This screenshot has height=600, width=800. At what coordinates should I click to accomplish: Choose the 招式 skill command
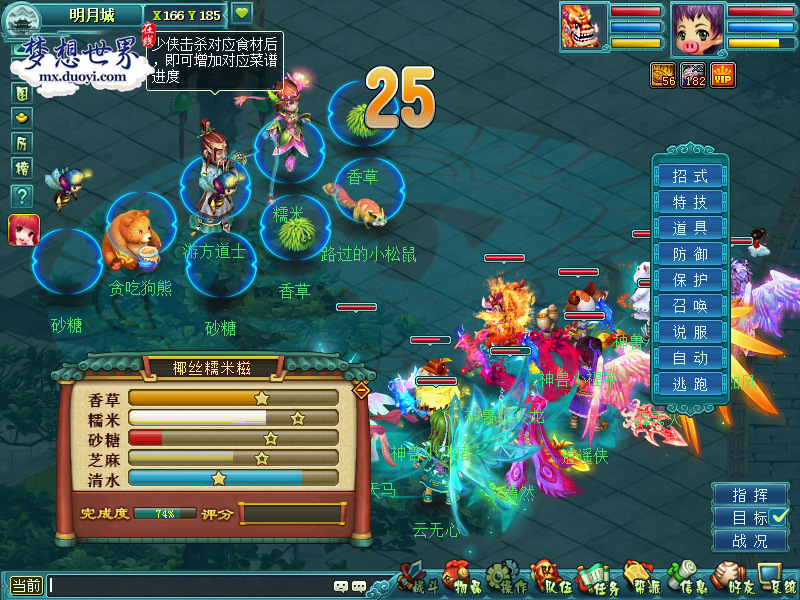(690, 176)
